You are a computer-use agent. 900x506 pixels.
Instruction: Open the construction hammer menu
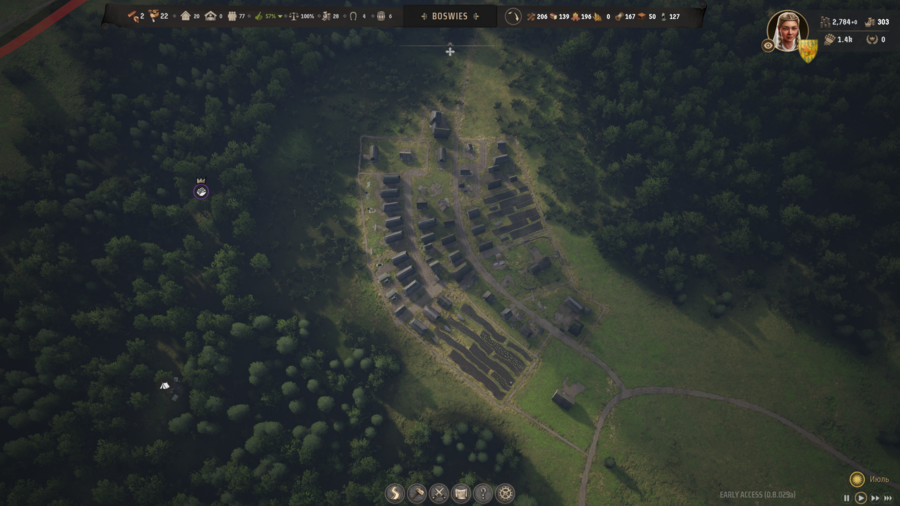point(417,493)
